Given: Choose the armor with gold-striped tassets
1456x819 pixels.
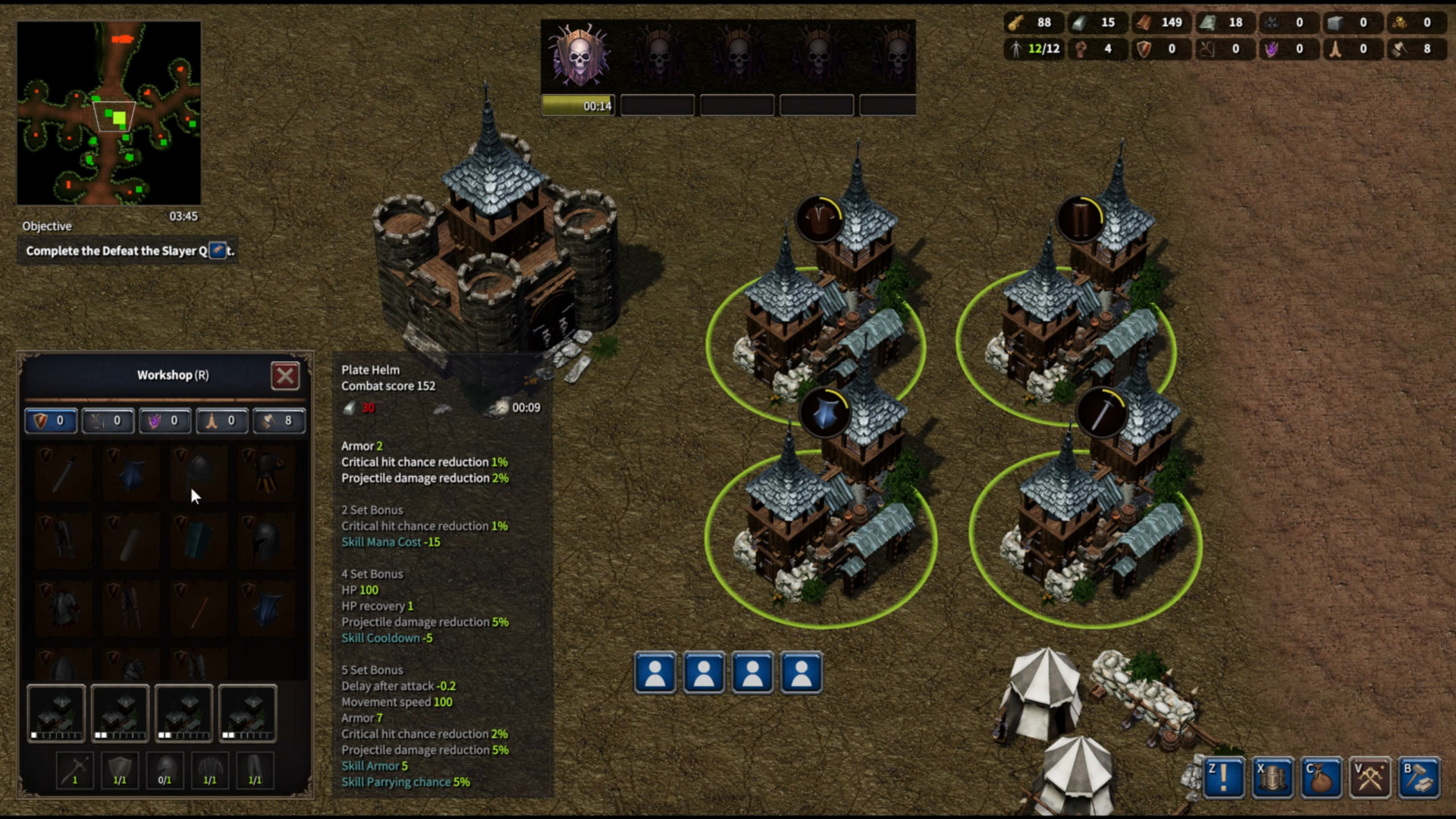Looking at the screenshot, I should [x=265, y=472].
